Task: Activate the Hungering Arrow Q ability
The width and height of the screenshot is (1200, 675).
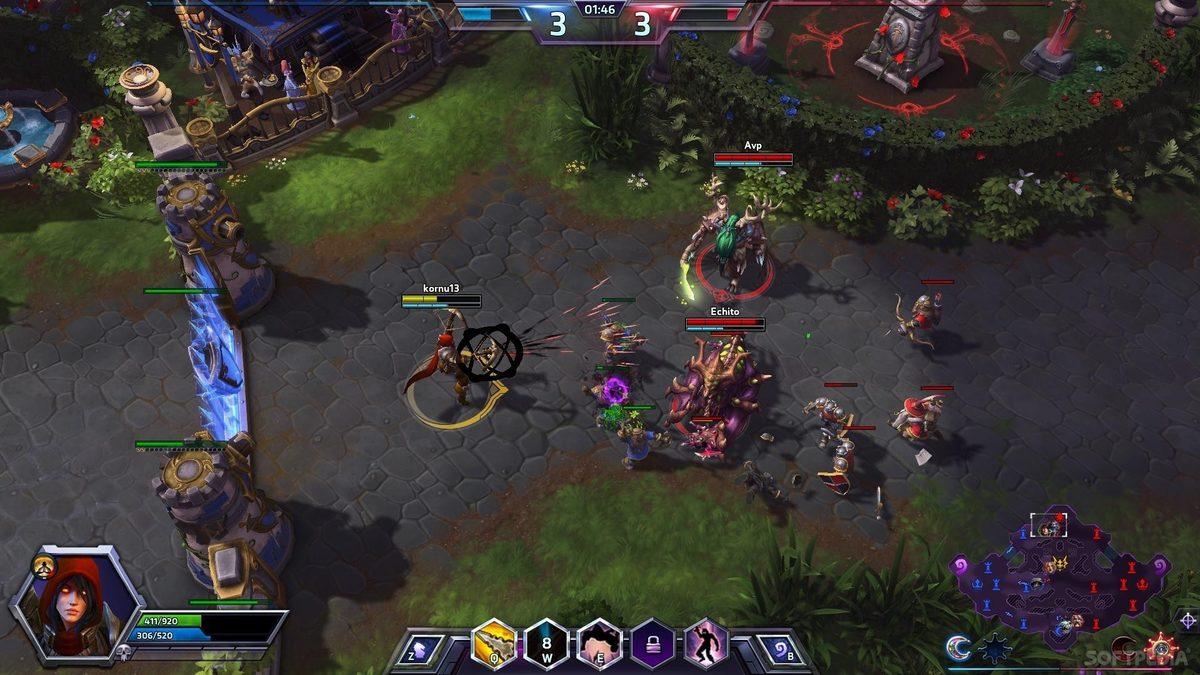Action: click(493, 643)
